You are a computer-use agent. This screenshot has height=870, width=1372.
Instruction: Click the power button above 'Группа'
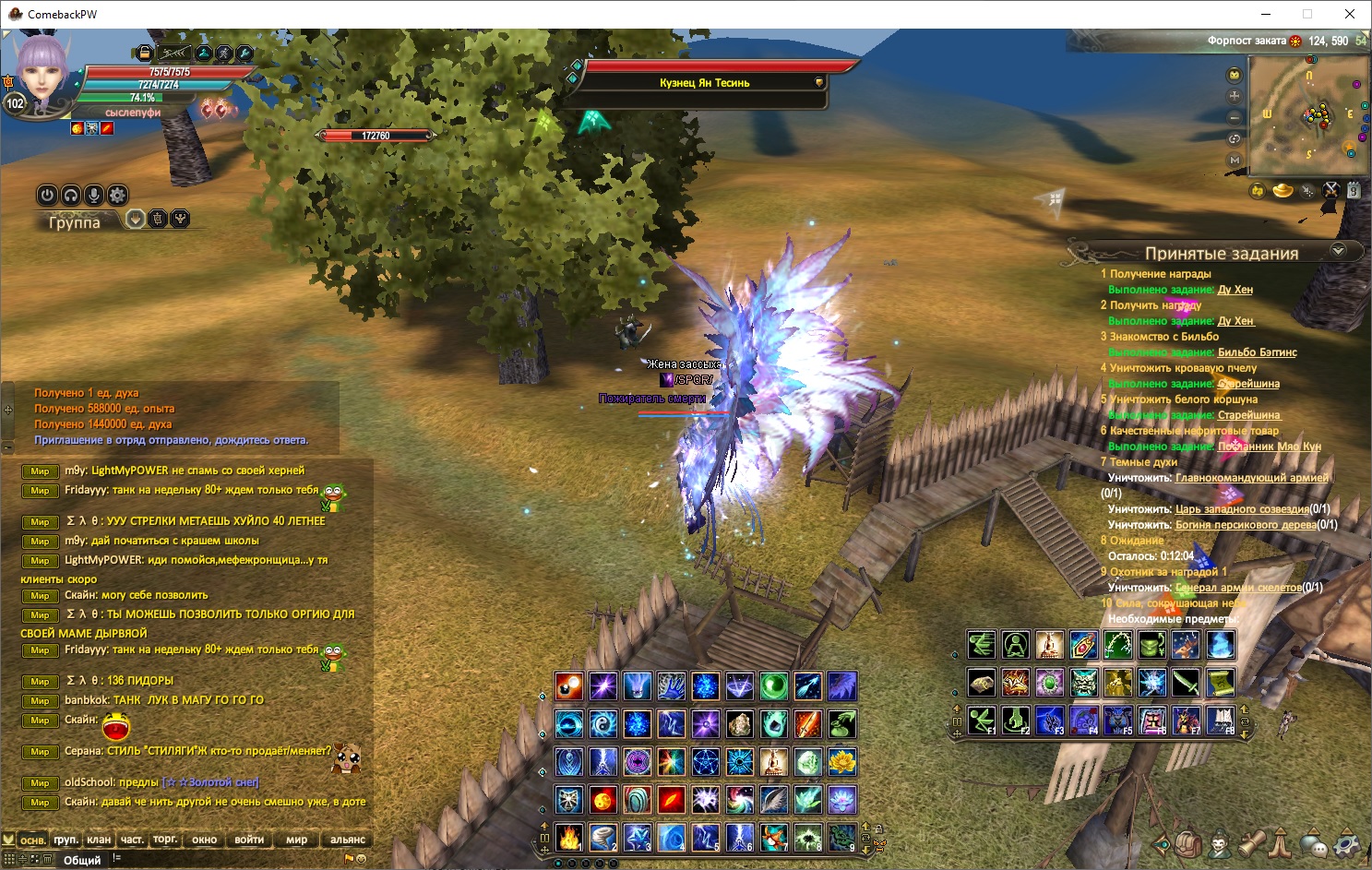point(47,195)
